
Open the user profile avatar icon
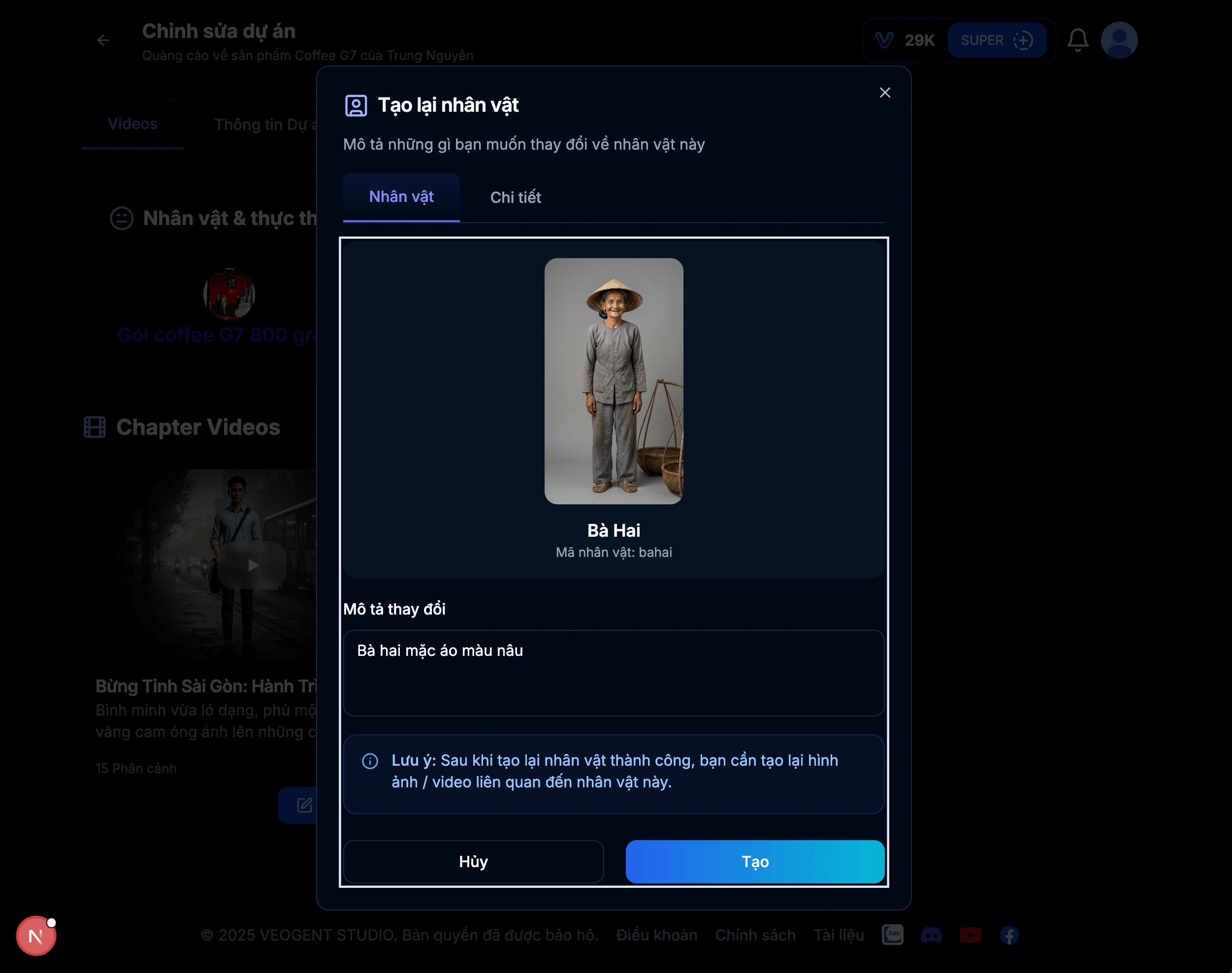[1120, 40]
